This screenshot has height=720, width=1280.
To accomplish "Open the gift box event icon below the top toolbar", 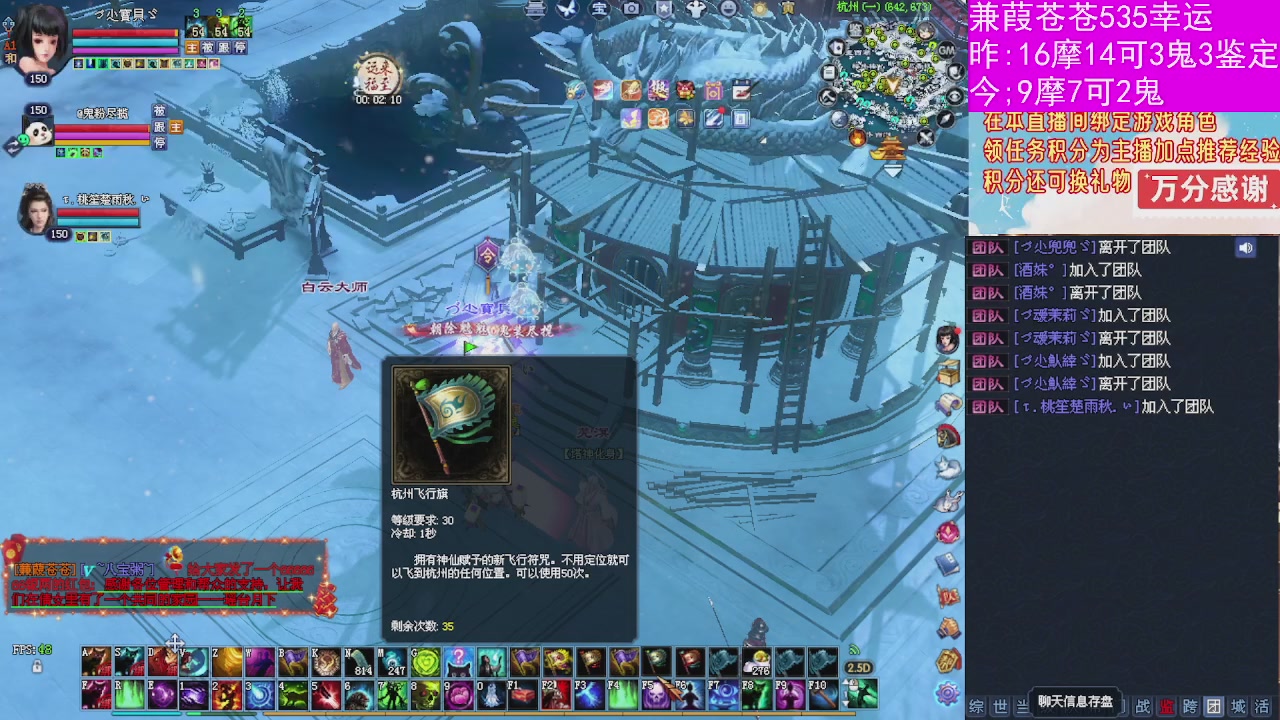I will tap(688, 90).
